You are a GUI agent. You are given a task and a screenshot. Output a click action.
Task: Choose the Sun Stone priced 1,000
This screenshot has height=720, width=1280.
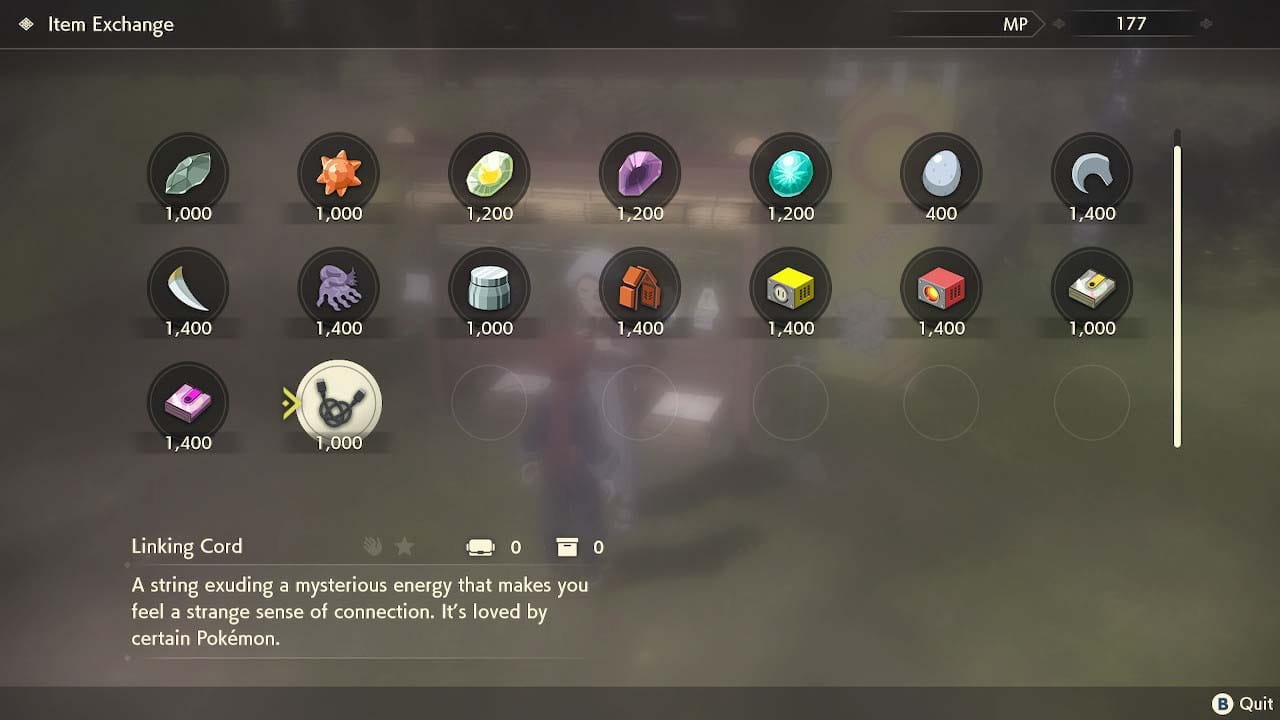(338, 175)
